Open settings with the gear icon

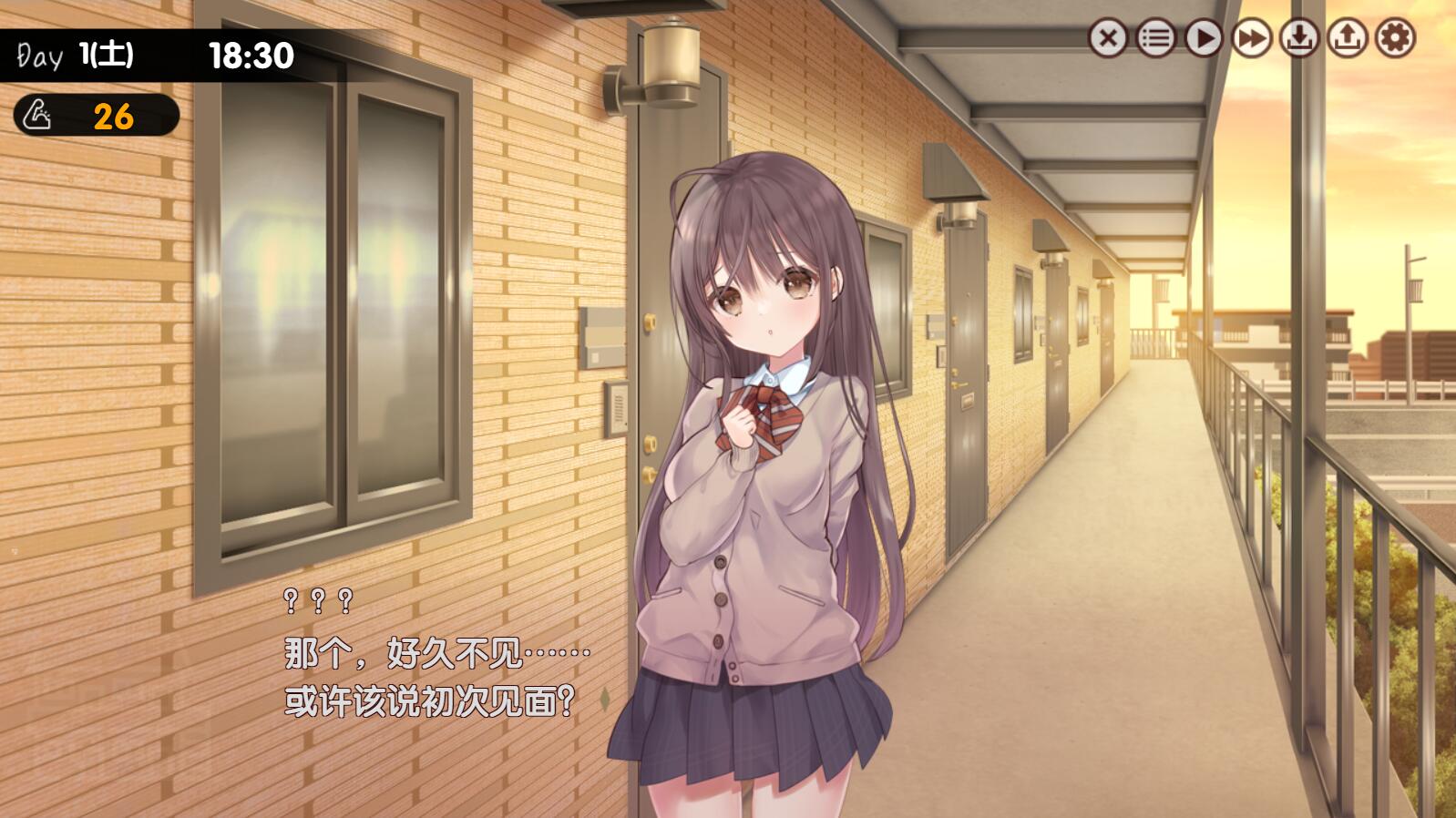pyautogui.click(x=1395, y=38)
